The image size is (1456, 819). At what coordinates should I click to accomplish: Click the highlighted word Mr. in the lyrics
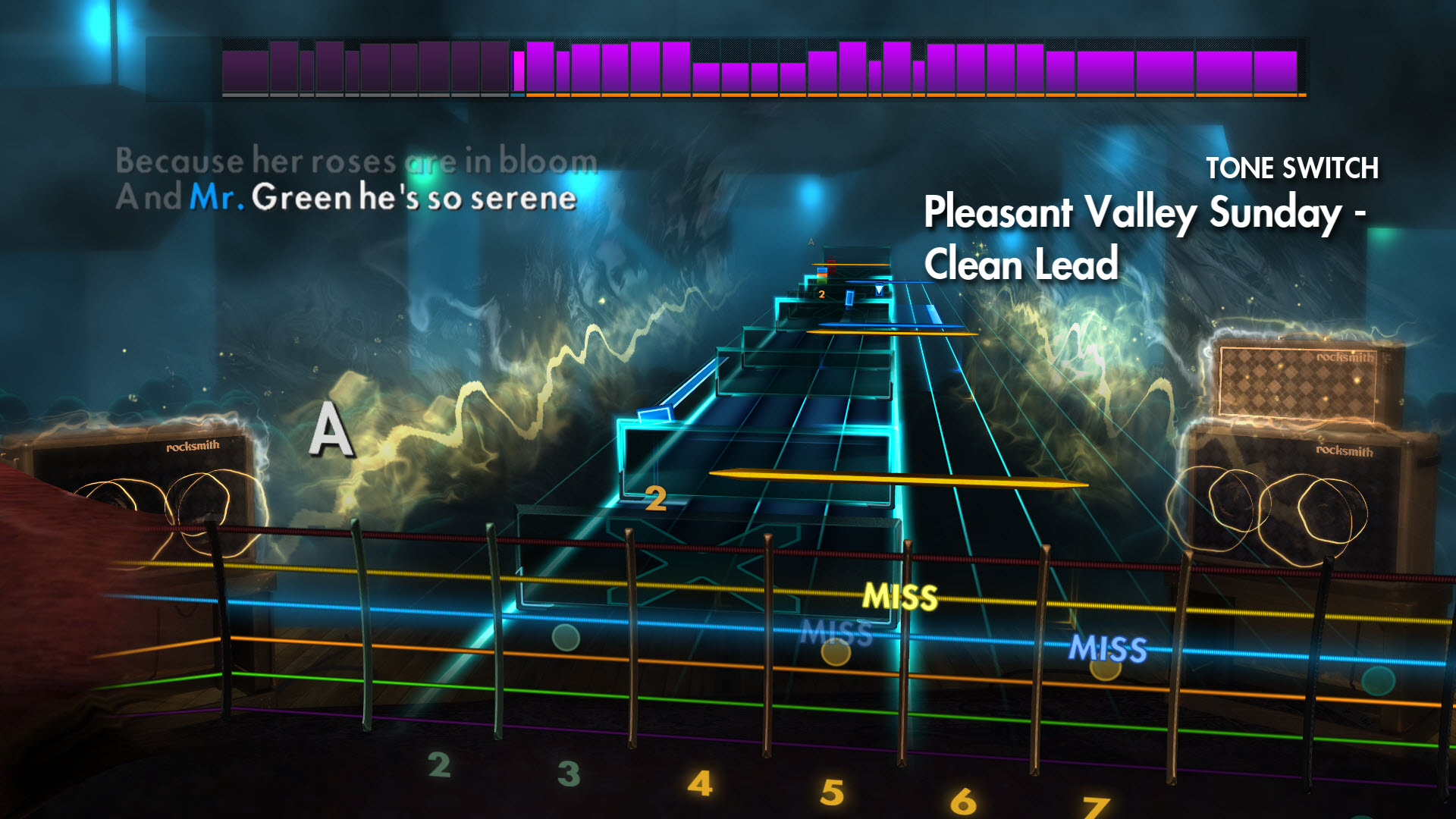click(216, 199)
